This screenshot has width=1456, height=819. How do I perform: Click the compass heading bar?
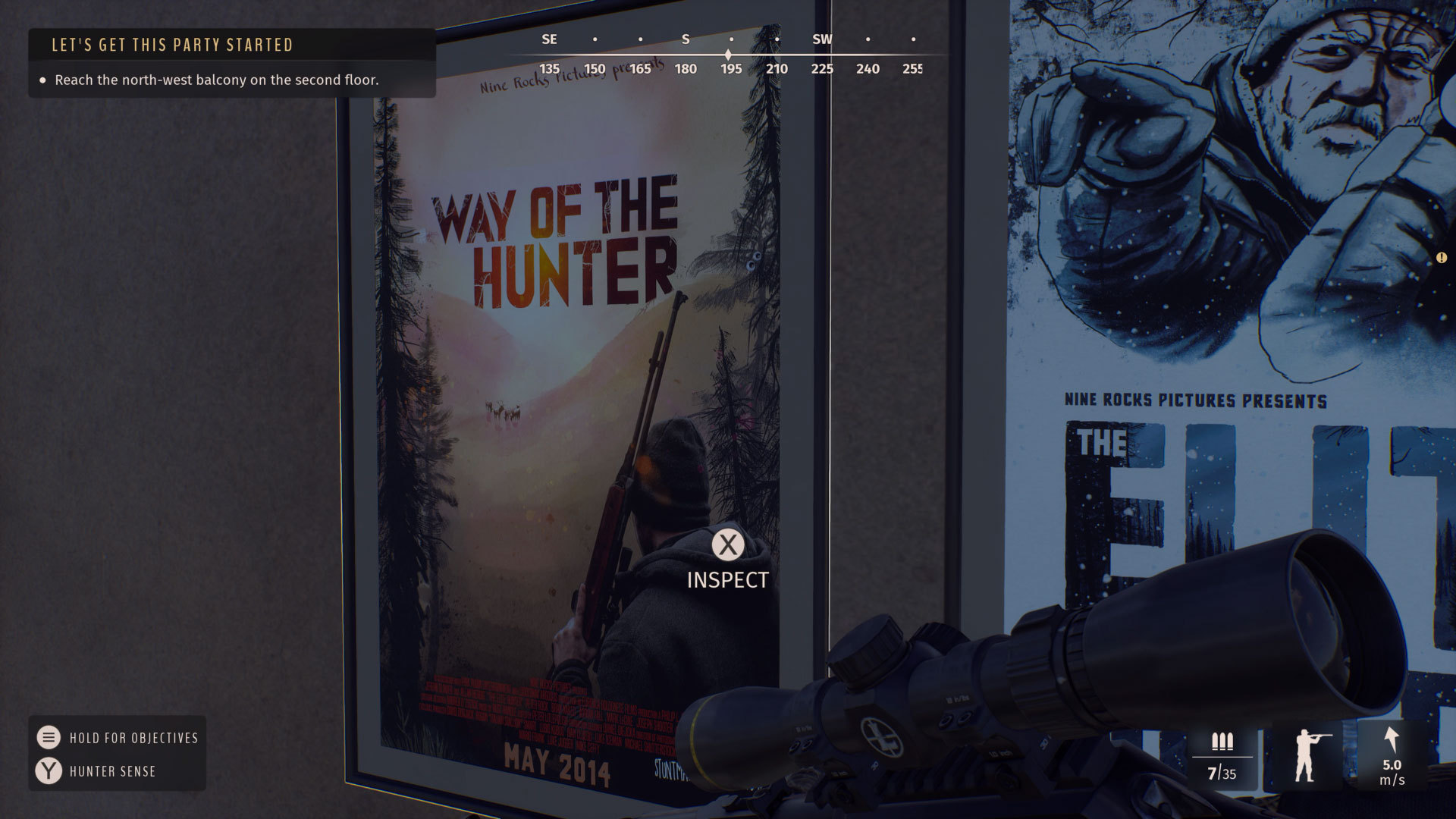tap(730, 55)
